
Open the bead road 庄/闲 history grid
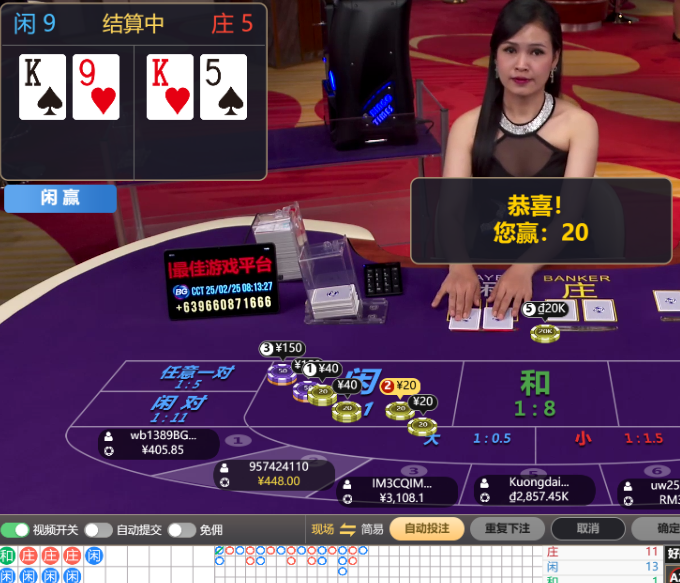click(52, 565)
